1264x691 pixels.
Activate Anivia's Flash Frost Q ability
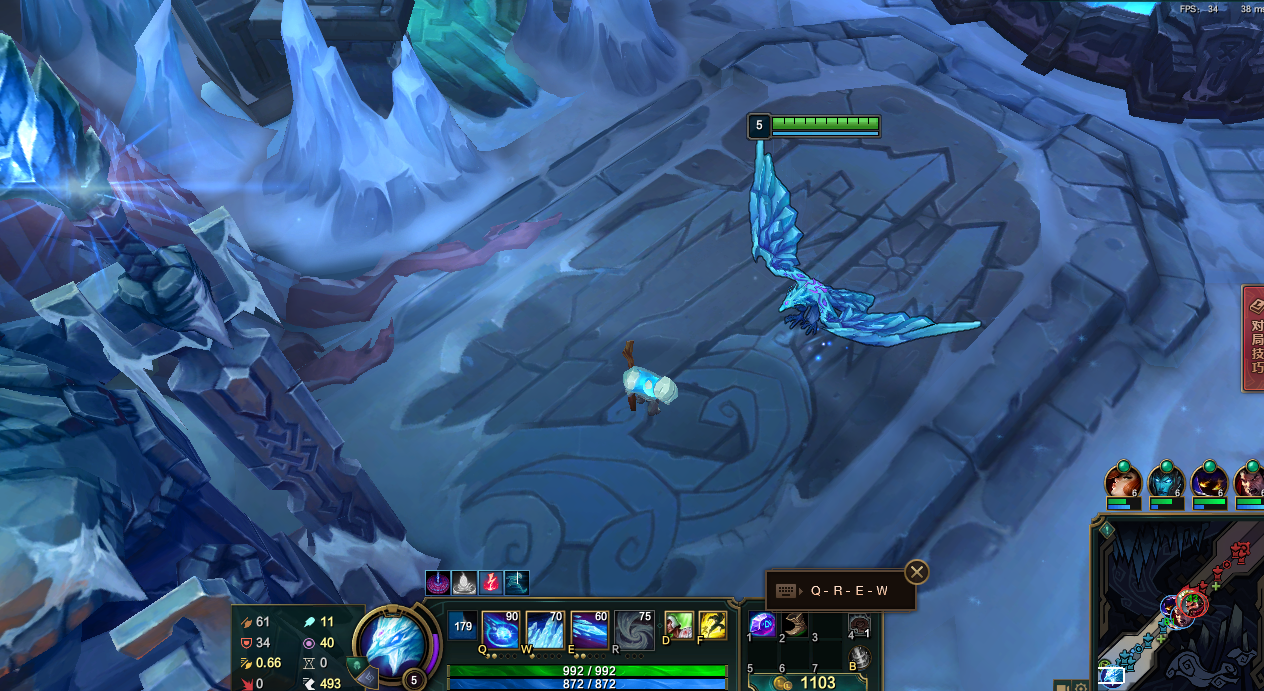click(501, 631)
